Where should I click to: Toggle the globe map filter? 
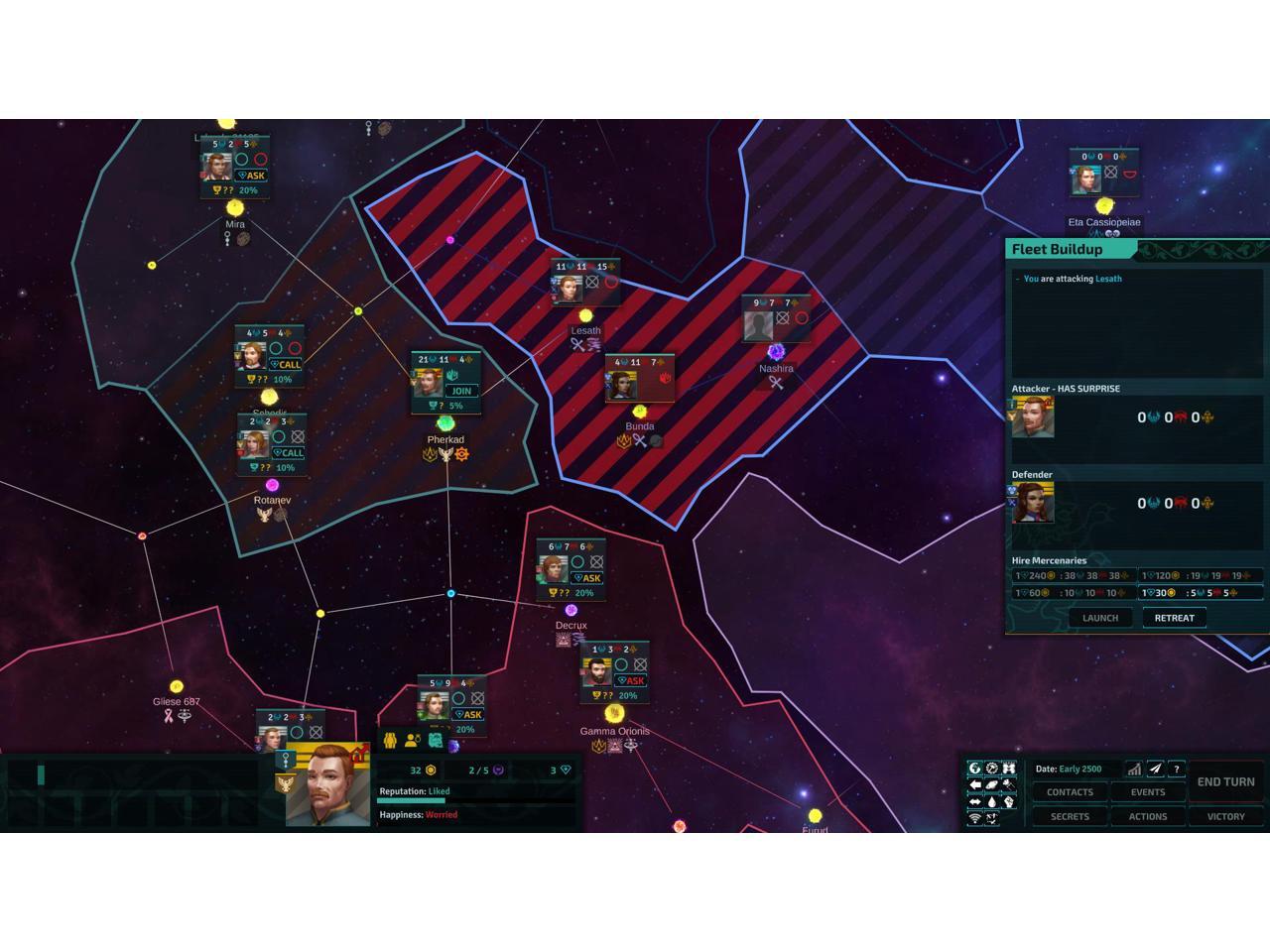(x=975, y=769)
